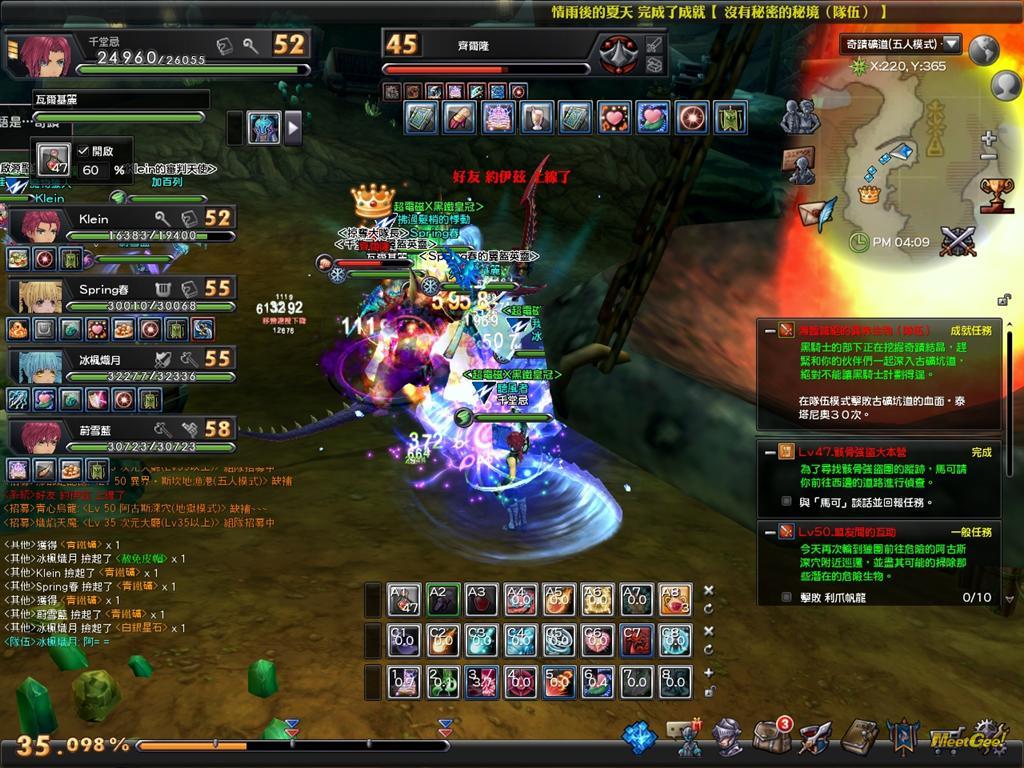Open the brown quest journal book
Screen dimensions: 1024x768
click(858, 738)
